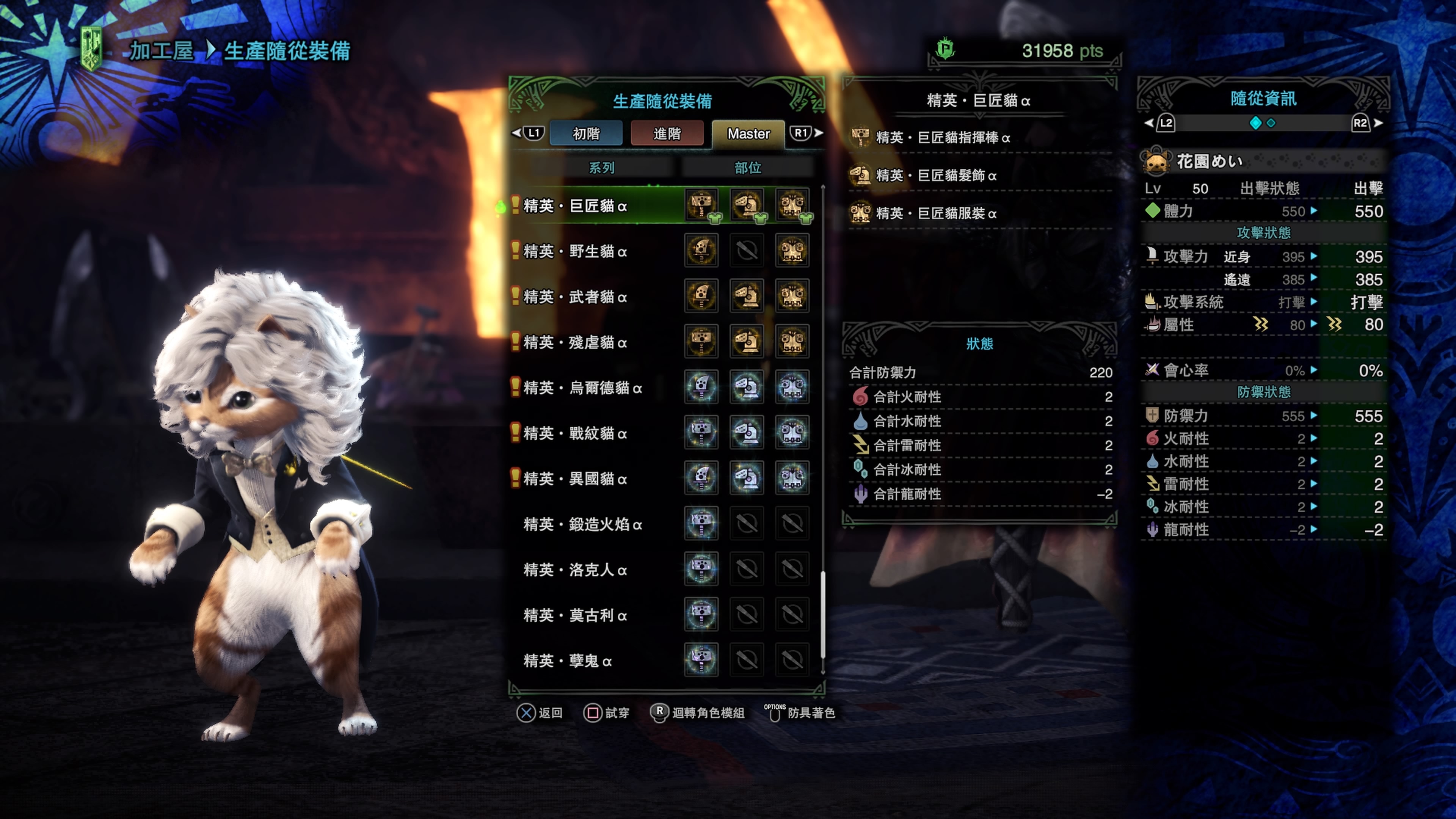Switch to the 初階 rank tab
This screenshot has height=819, width=1456.
tap(585, 134)
